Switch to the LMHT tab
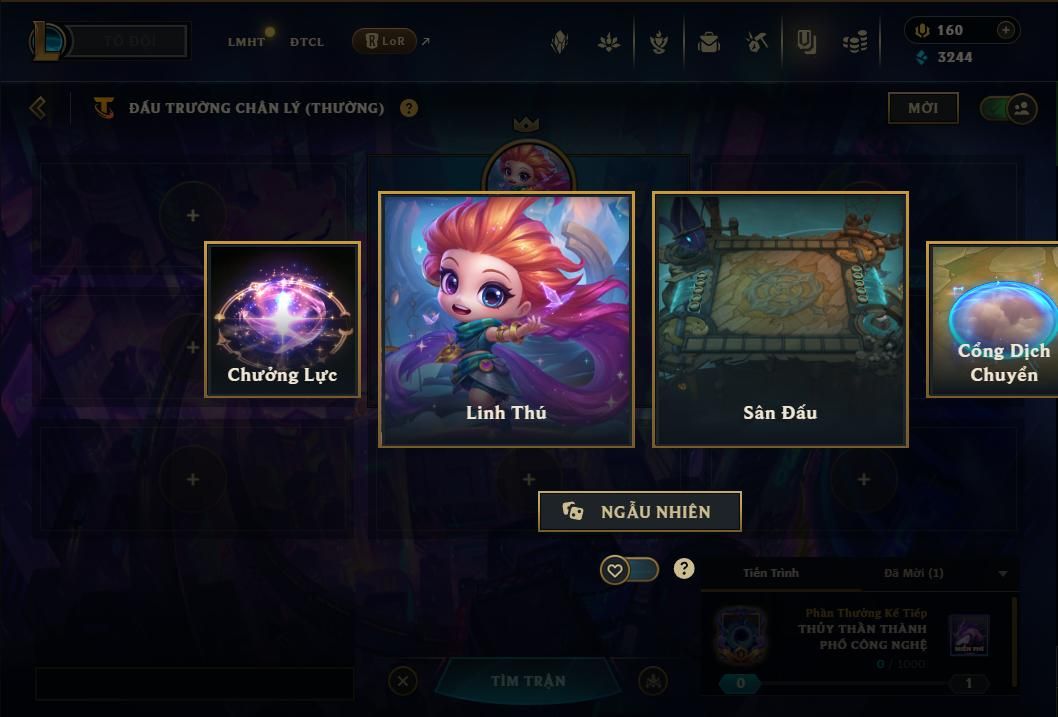This screenshot has width=1058, height=717. pos(246,42)
